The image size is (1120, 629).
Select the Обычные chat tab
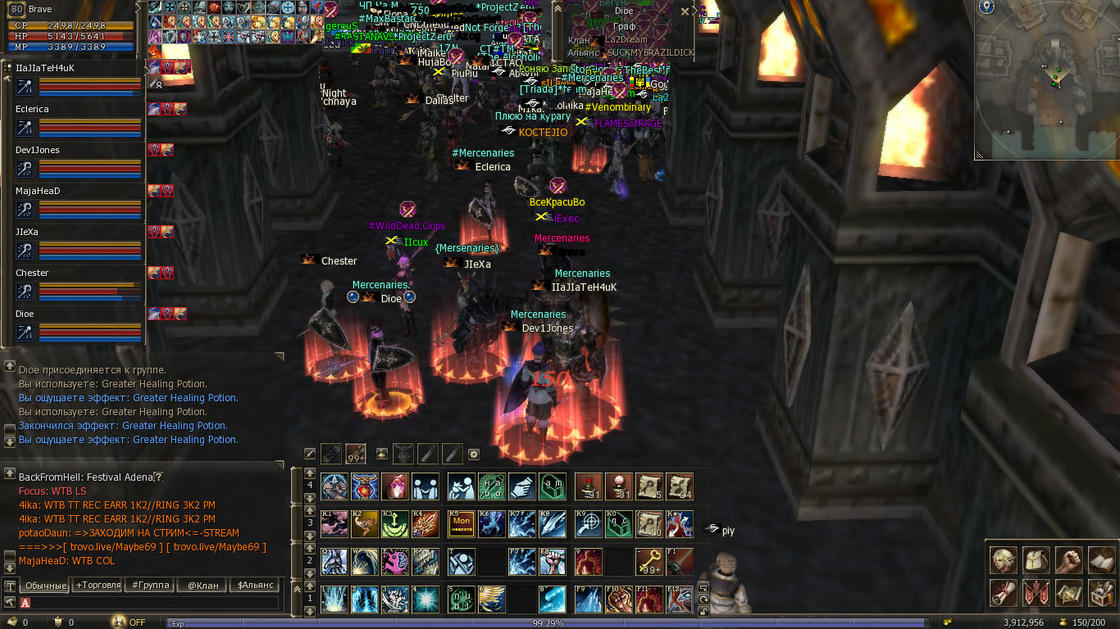[x=45, y=585]
